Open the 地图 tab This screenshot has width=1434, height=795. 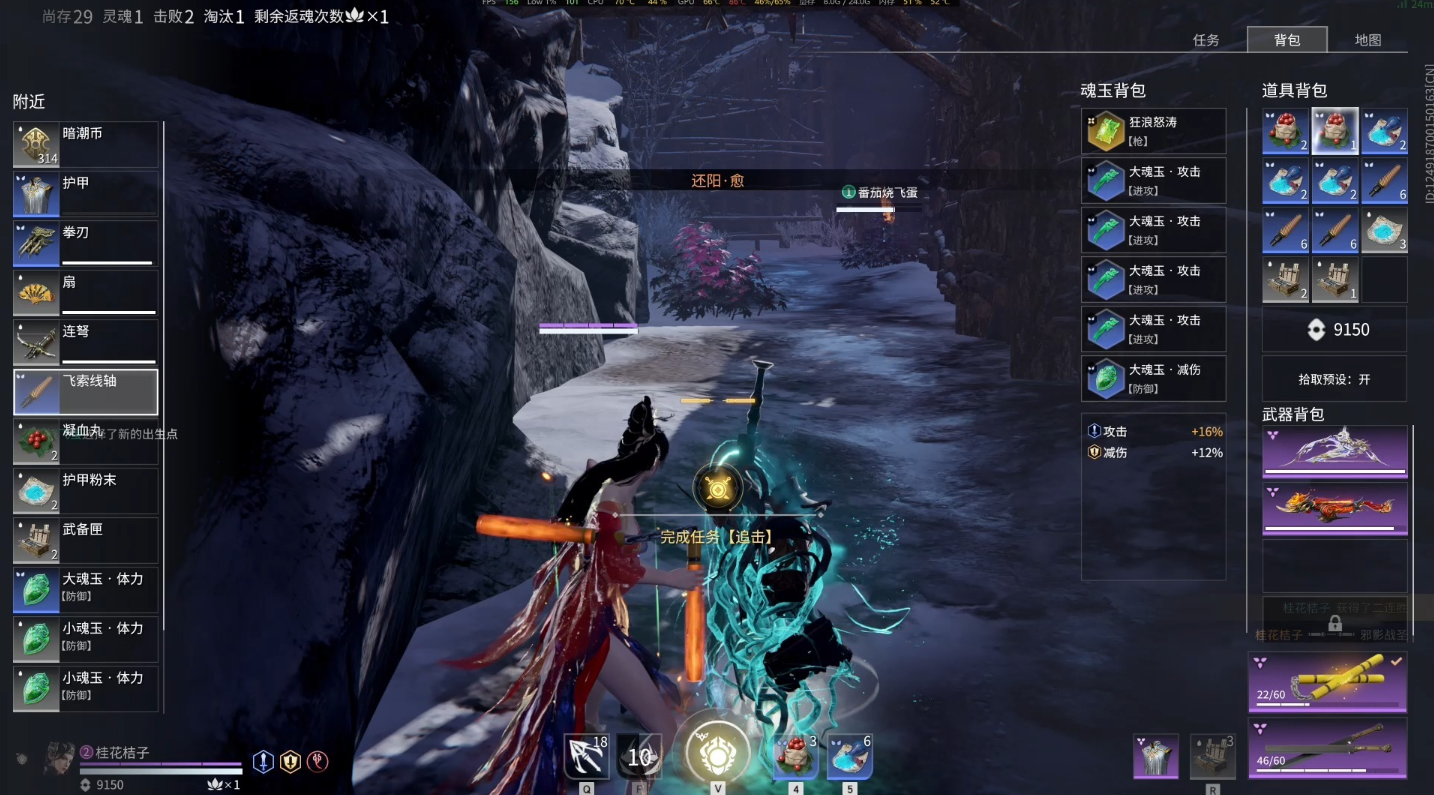[x=1367, y=40]
